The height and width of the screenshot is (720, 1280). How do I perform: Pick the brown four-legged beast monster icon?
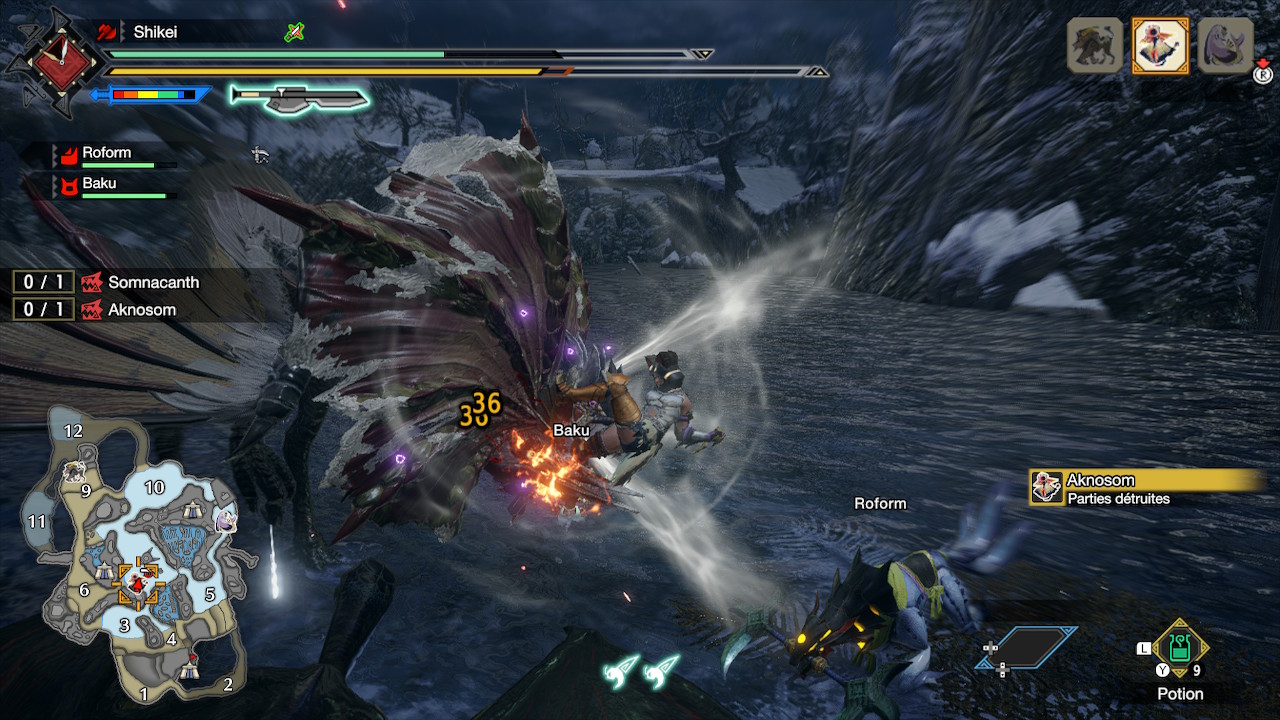point(1095,45)
